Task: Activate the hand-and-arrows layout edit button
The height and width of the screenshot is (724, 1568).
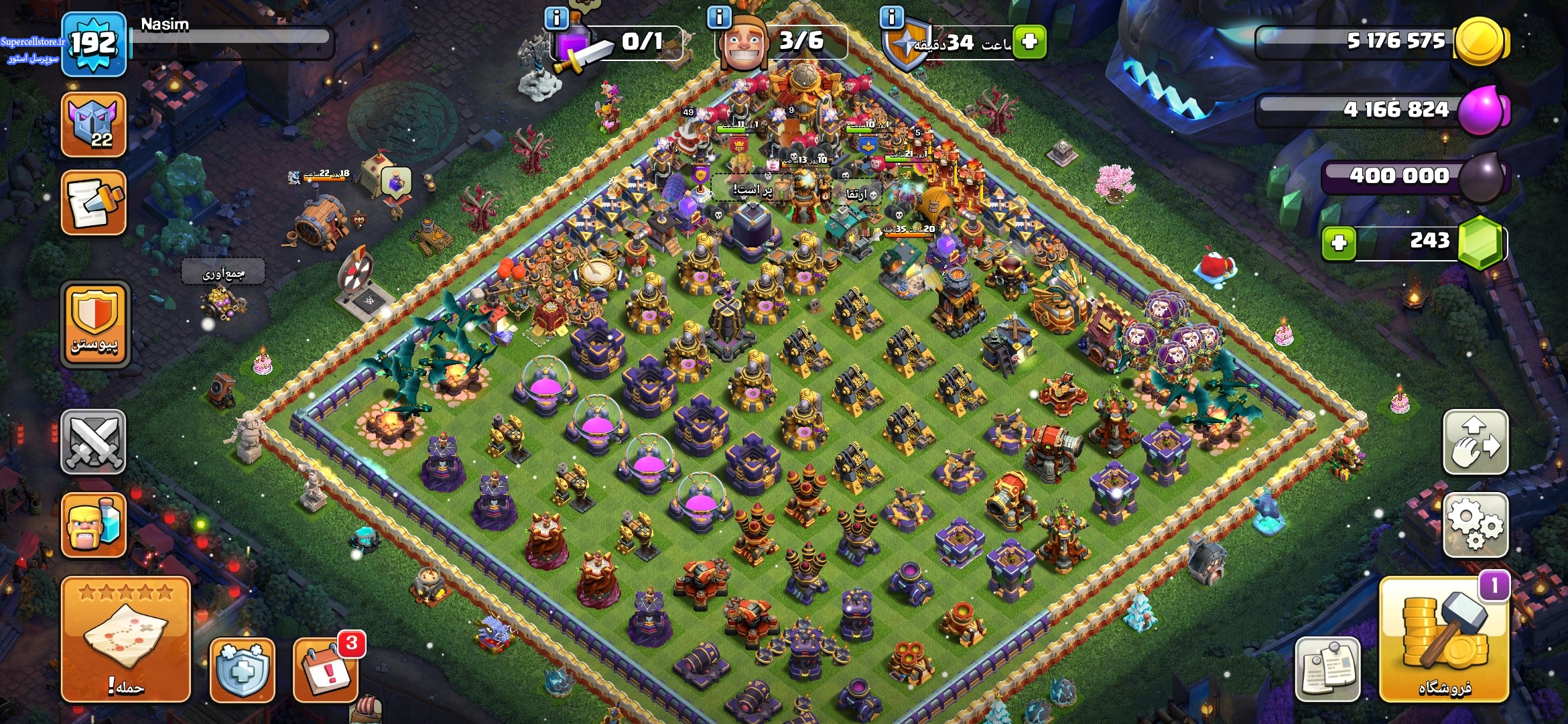Action: coord(1475,442)
